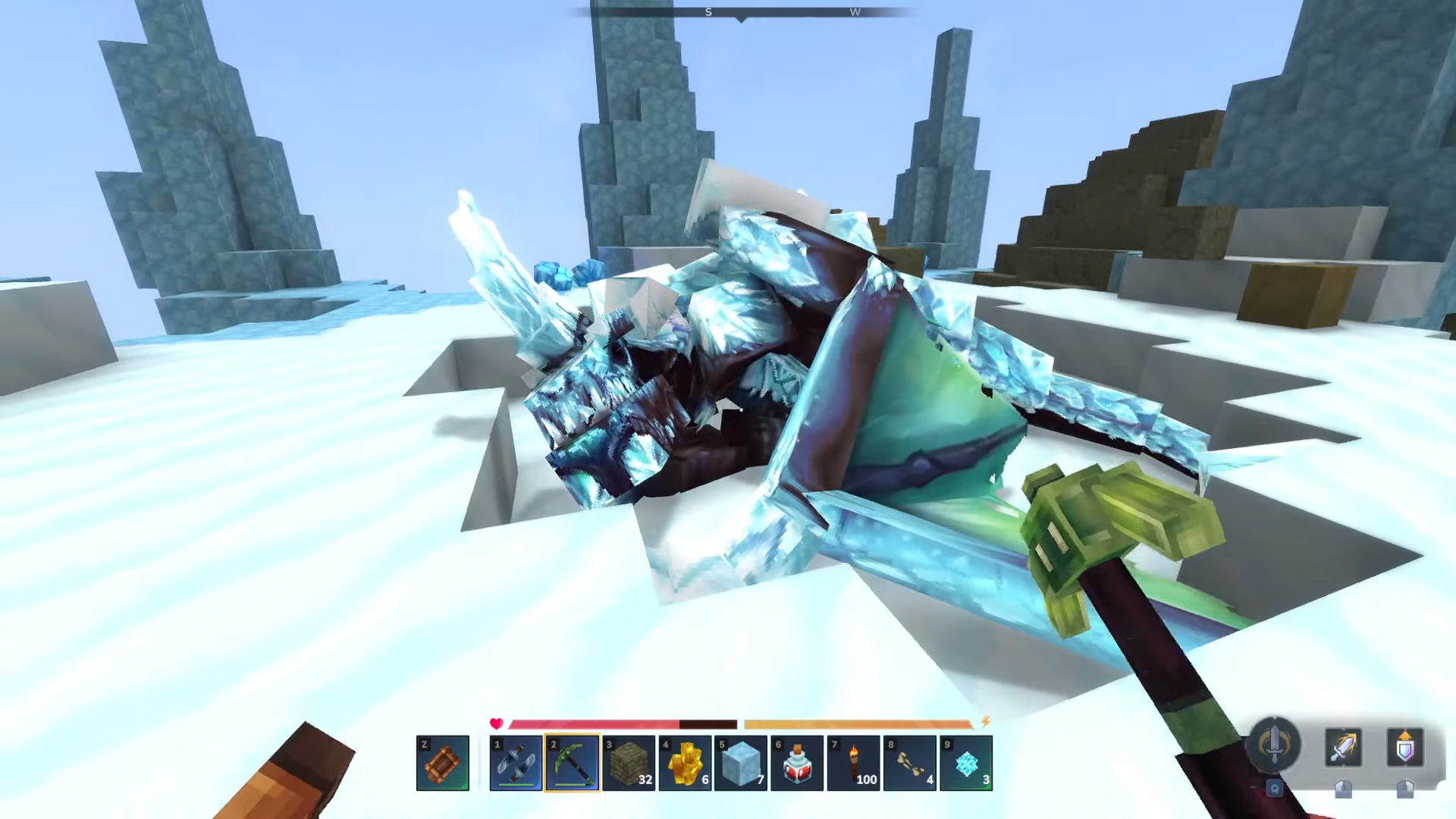Pick the yellow crystal item slot

point(685,763)
